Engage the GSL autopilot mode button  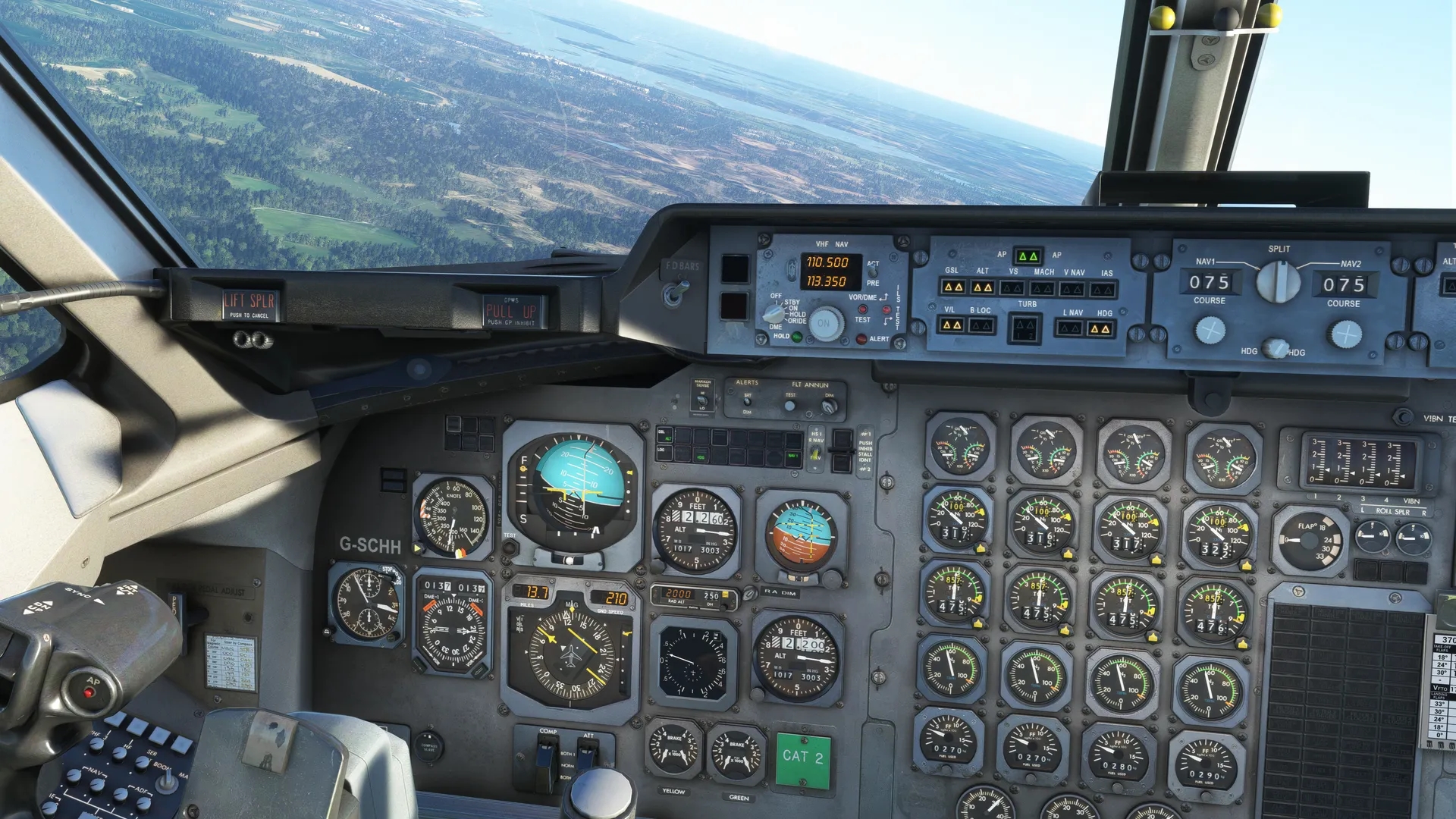[x=952, y=287]
